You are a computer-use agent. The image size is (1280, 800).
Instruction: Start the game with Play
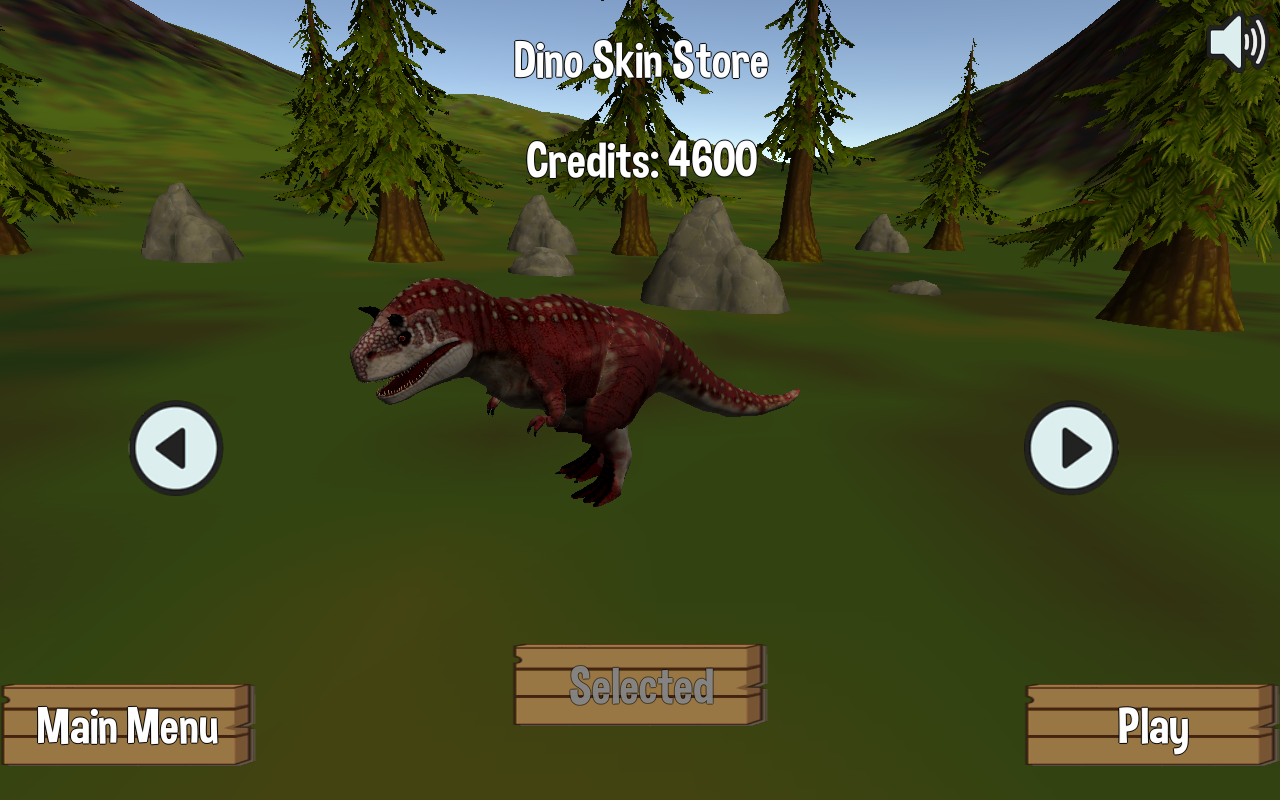pyautogui.click(x=1152, y=725)
